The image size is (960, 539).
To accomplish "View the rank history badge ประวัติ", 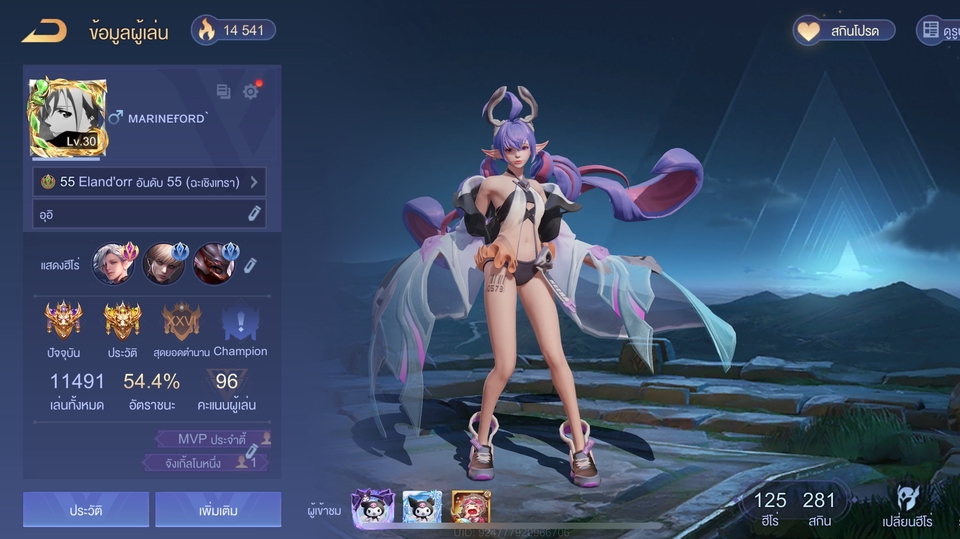I will click(x=123, y=323).
